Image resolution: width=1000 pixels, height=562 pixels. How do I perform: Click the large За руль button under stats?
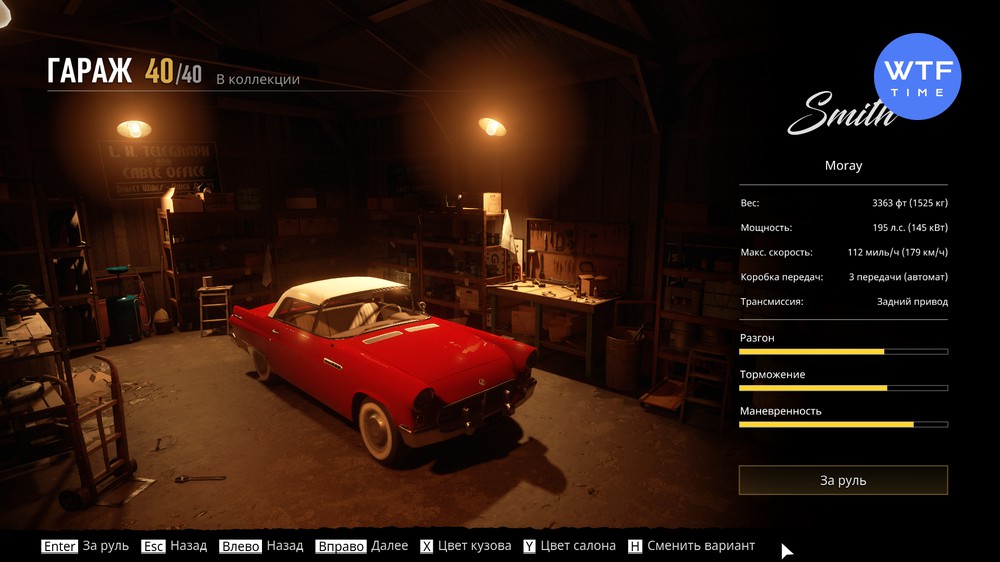tap(843, 480)
